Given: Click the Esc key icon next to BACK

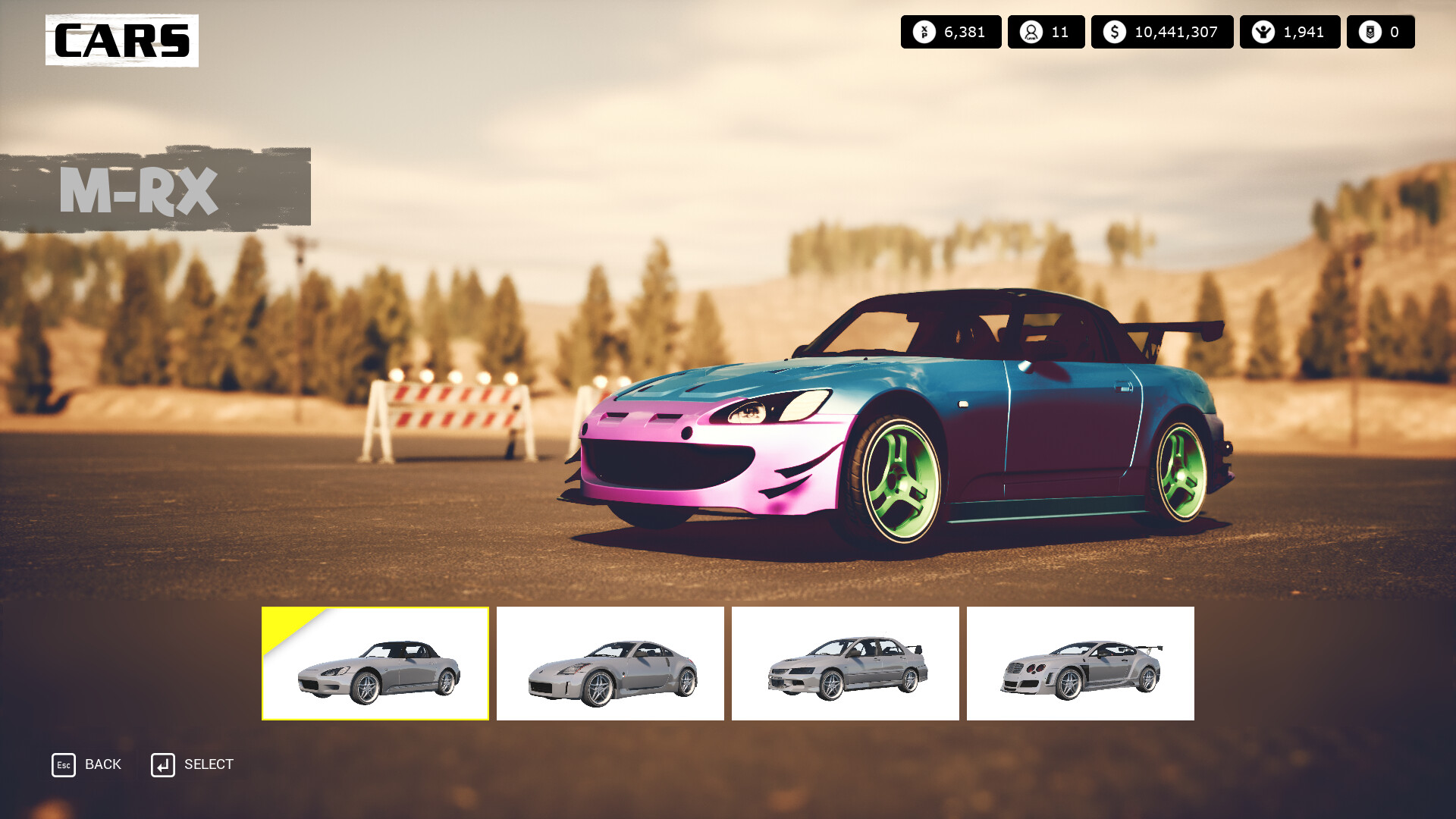Looking at the screenshot, I should tap(64, 764).
